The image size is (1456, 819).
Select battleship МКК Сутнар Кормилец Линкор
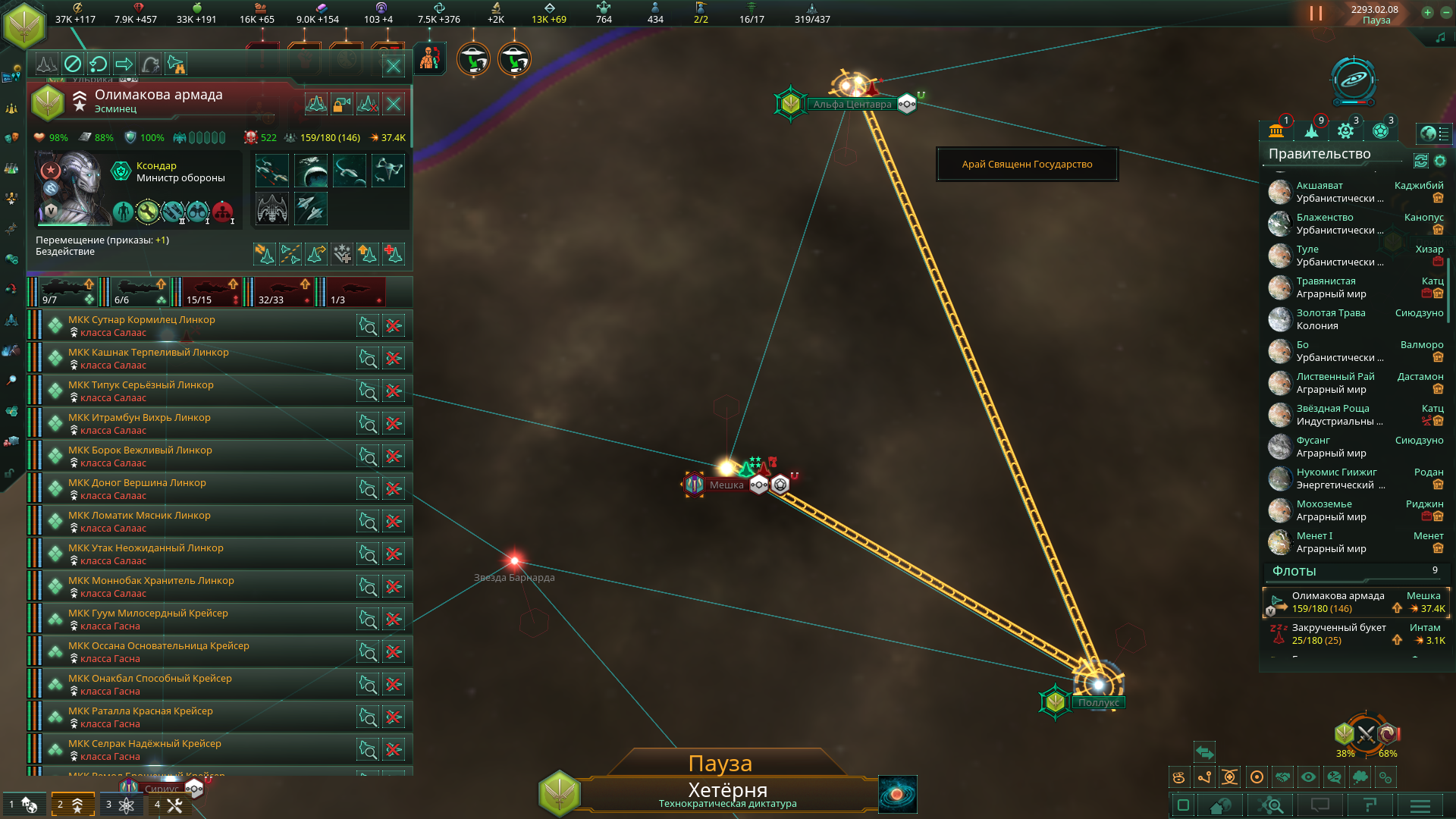tap(141, 320)
